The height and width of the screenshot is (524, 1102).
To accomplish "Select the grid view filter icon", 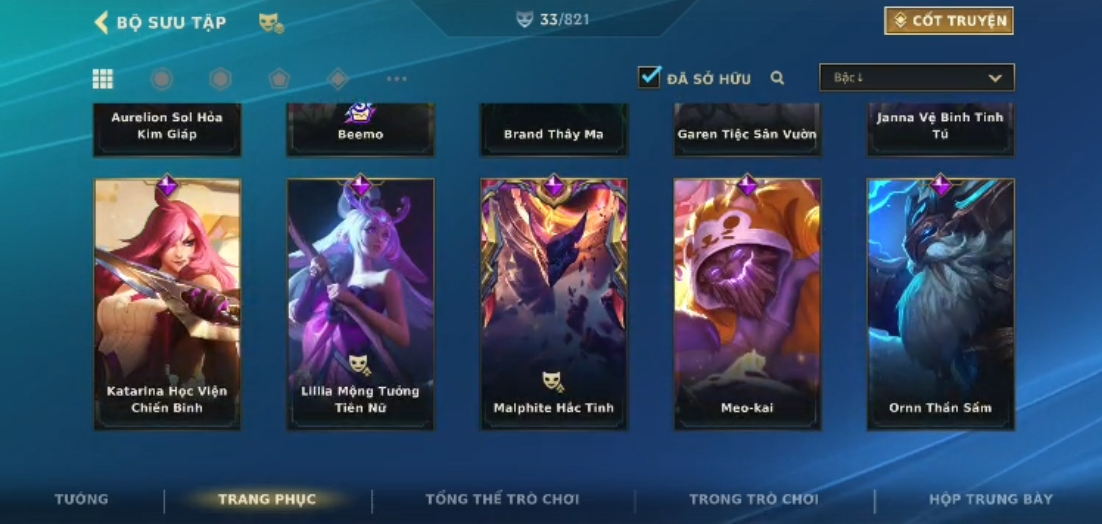I will coord(102,79).
